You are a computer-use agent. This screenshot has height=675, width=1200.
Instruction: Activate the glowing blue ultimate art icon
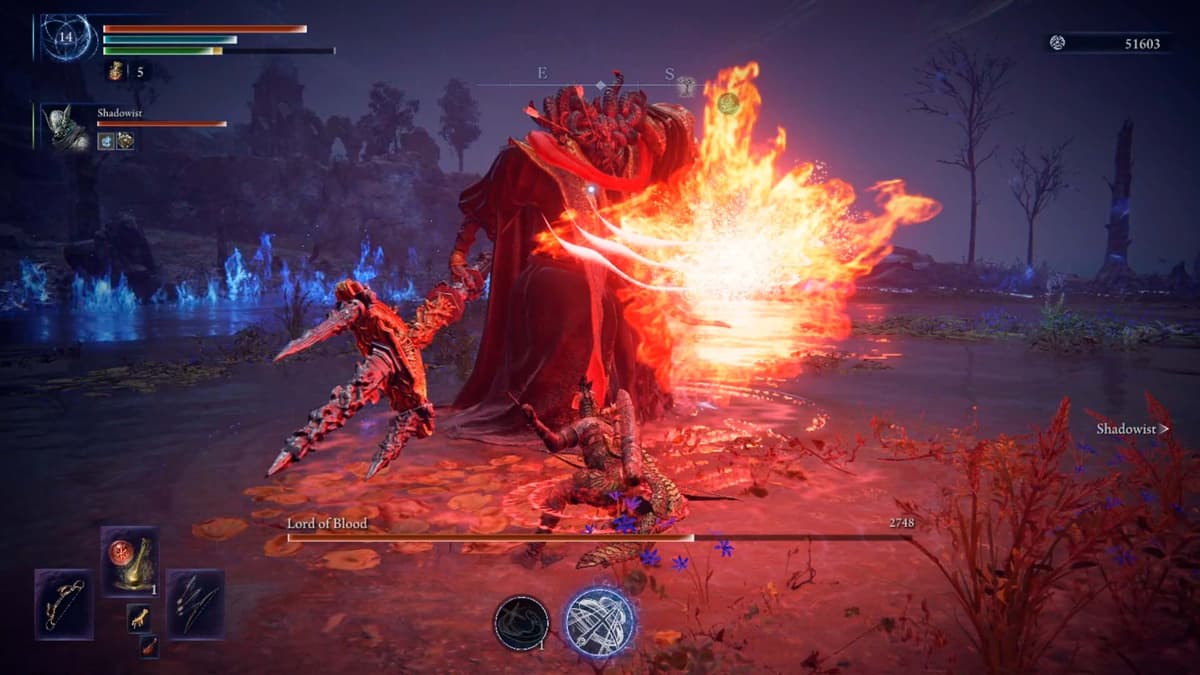pyautogui.click(x=601, y=622)
